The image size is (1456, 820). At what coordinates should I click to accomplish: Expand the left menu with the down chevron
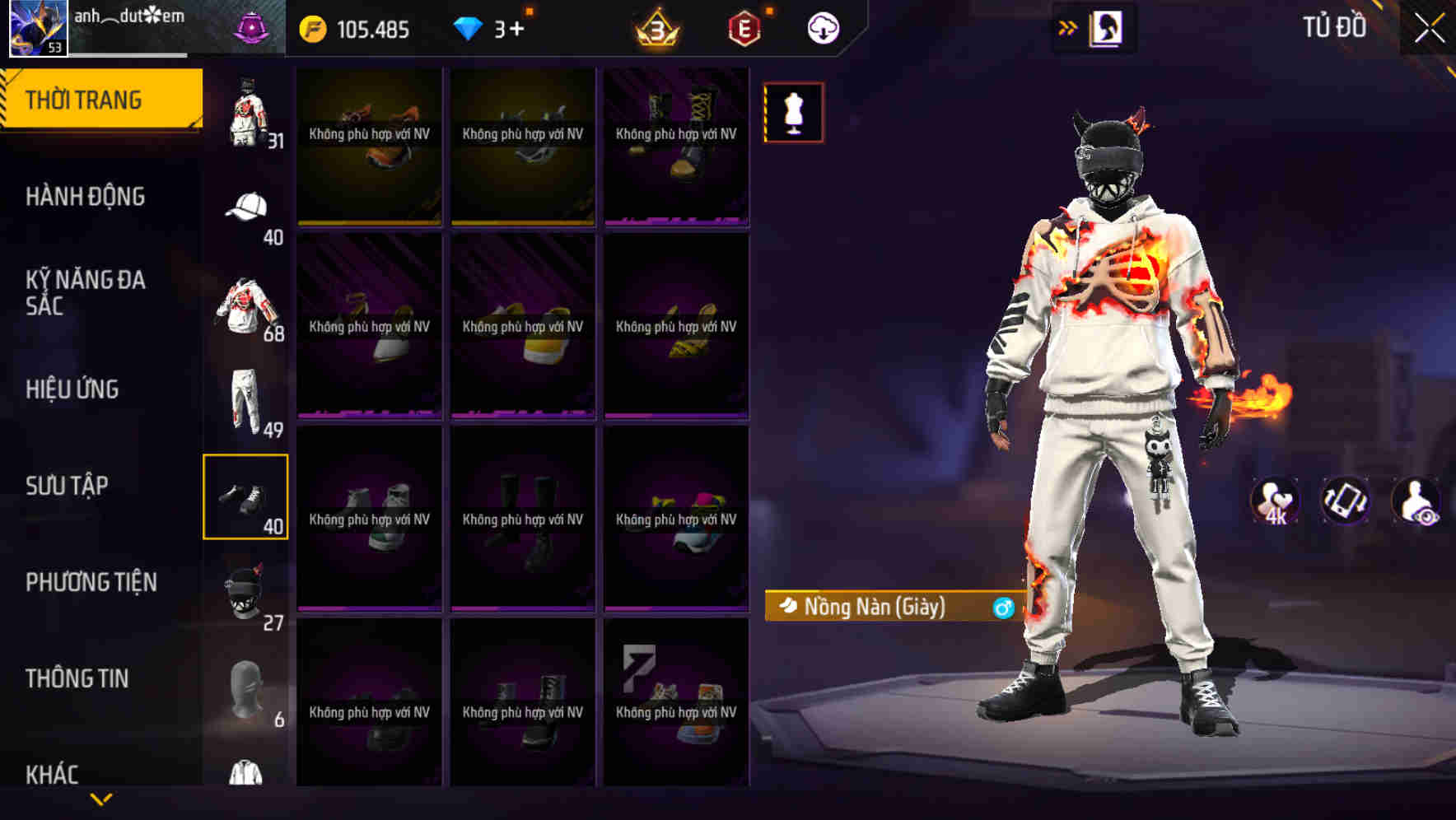100,796
